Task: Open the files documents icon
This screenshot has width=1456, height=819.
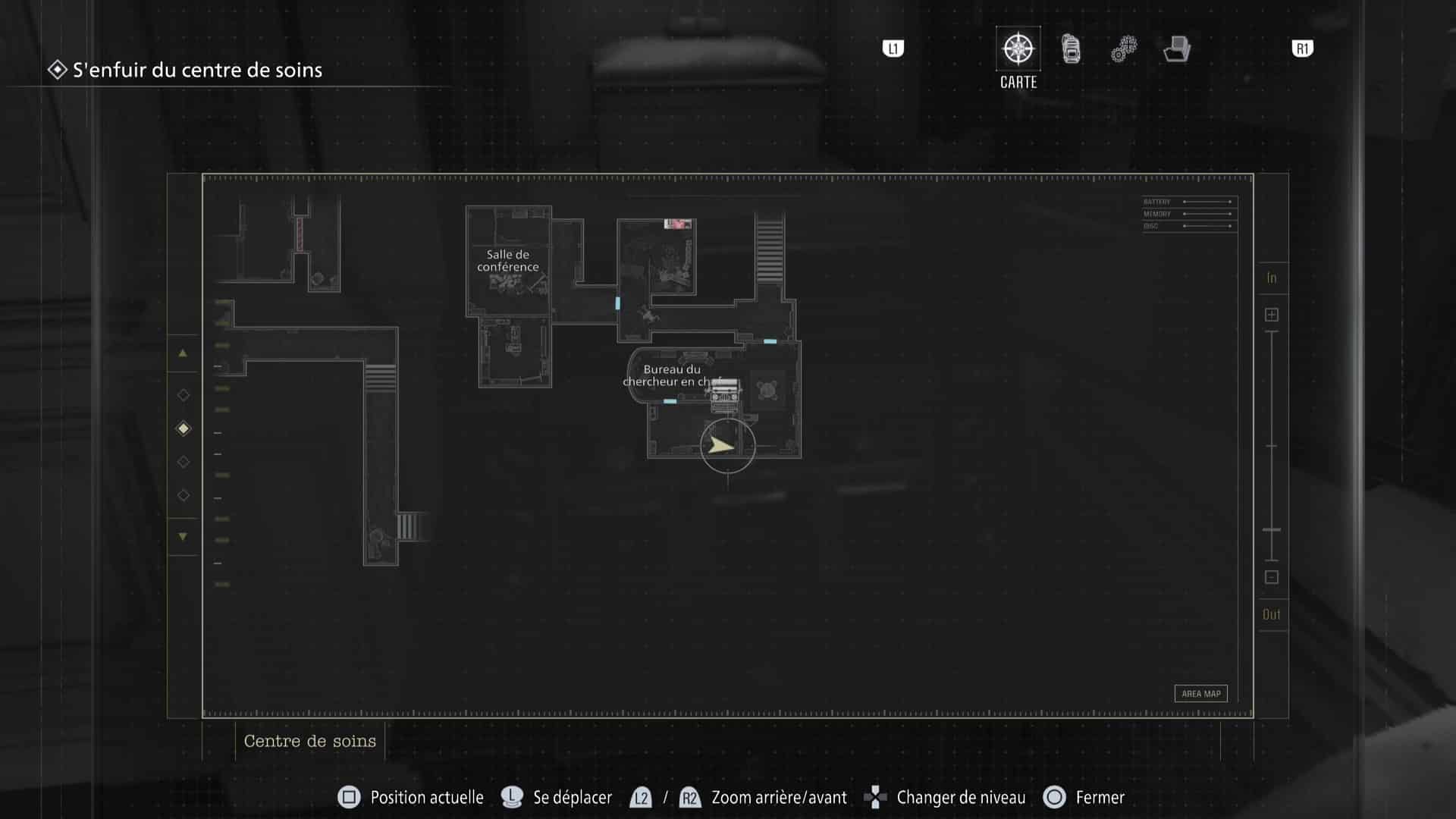Action: coord(1176,48)
